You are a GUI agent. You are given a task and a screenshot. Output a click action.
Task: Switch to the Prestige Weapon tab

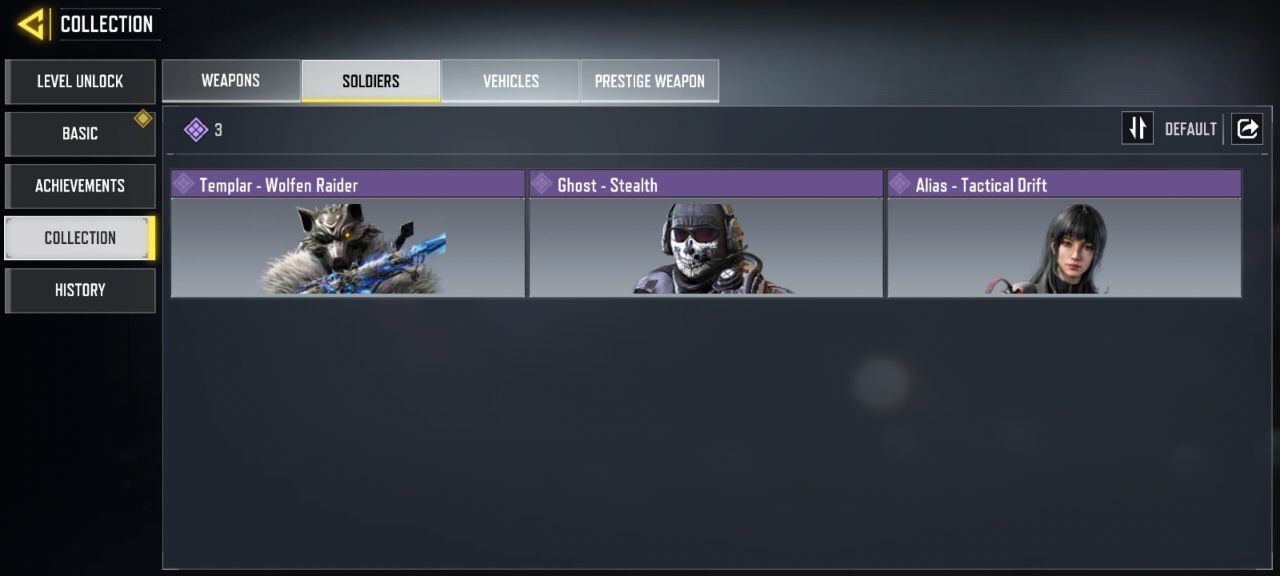(x=649, y=81)
